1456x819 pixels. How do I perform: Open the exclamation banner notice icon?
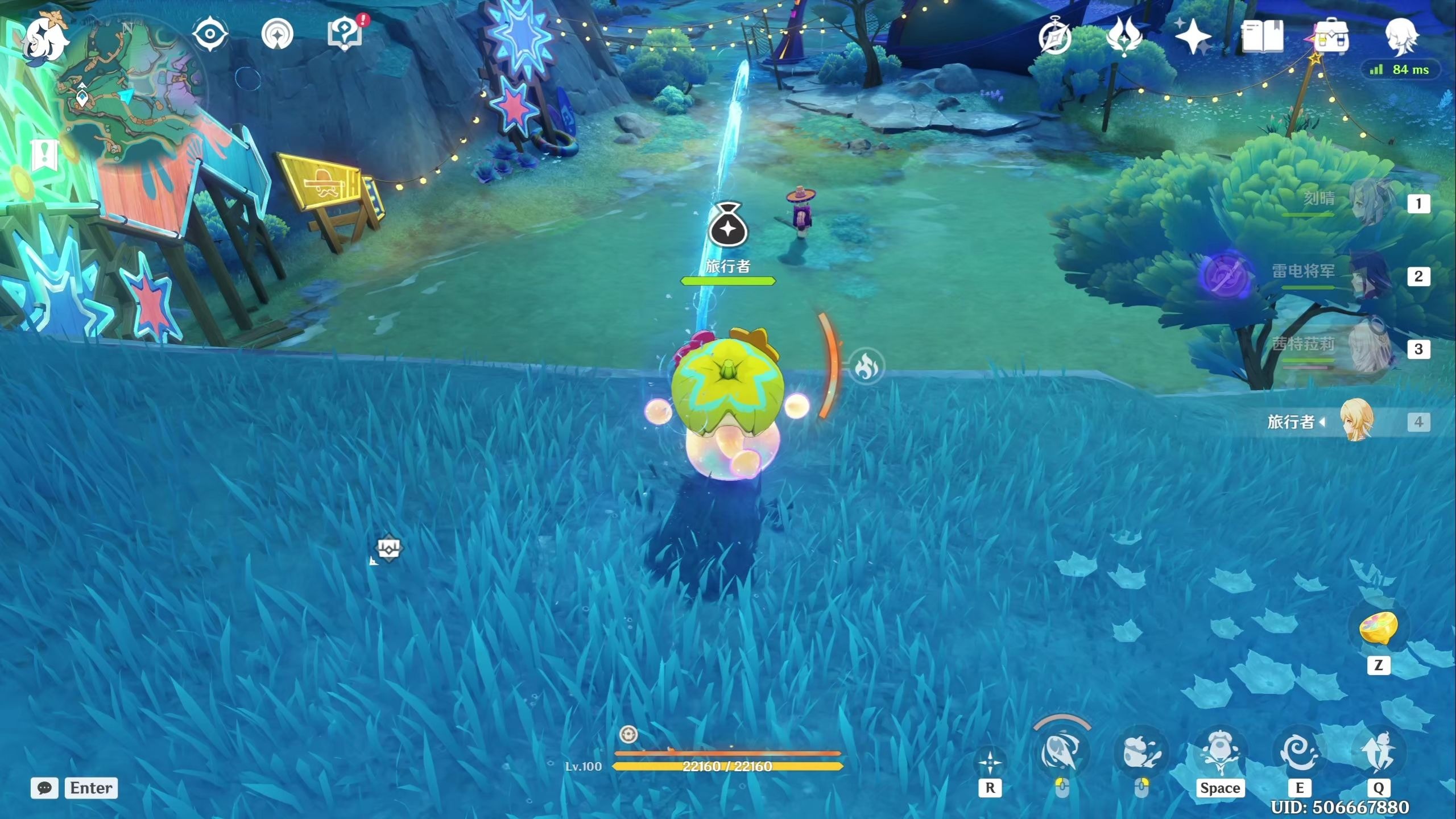(x=45, y=154)
